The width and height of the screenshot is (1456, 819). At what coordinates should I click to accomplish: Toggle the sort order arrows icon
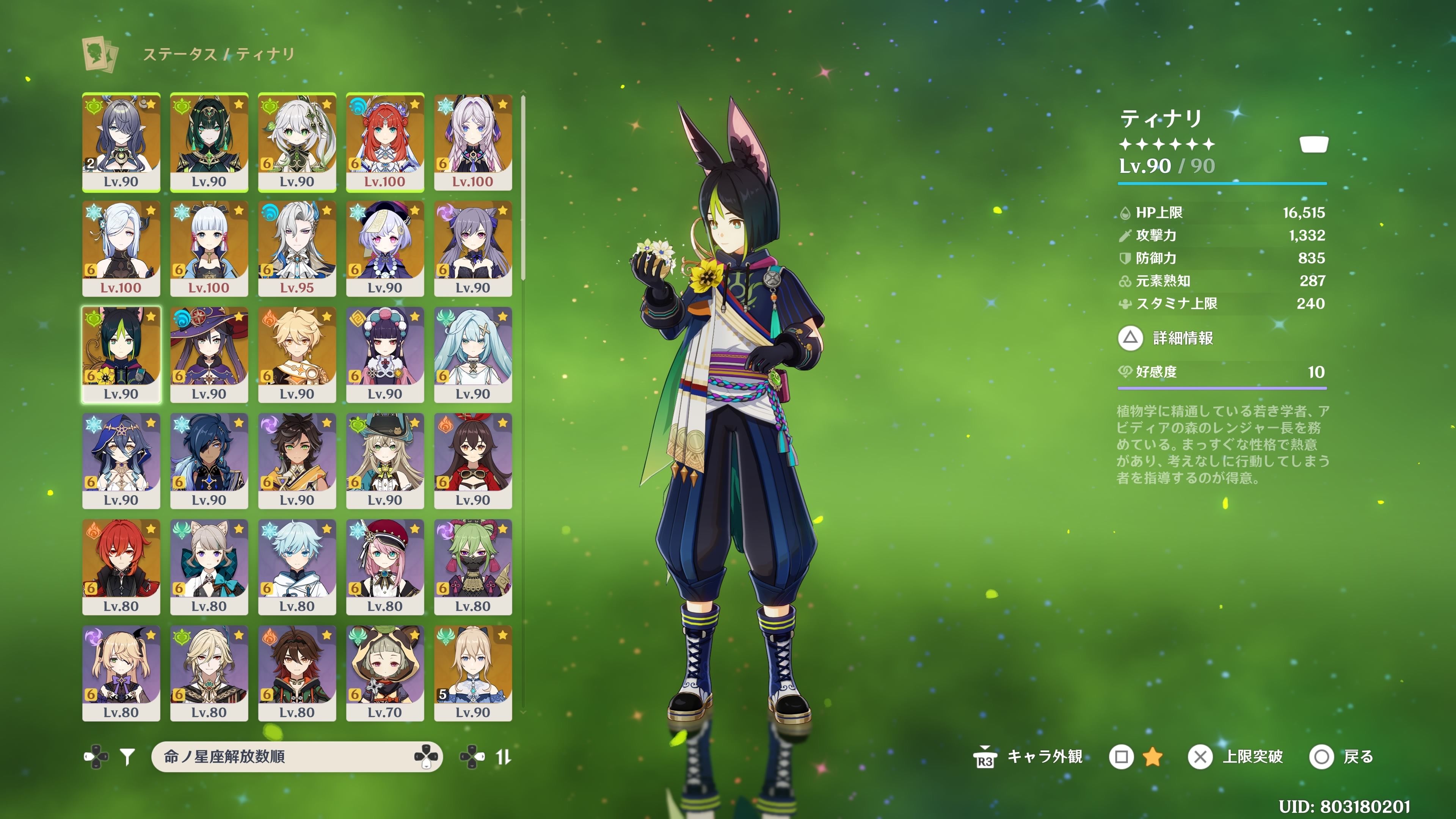[x=503, y=756]
